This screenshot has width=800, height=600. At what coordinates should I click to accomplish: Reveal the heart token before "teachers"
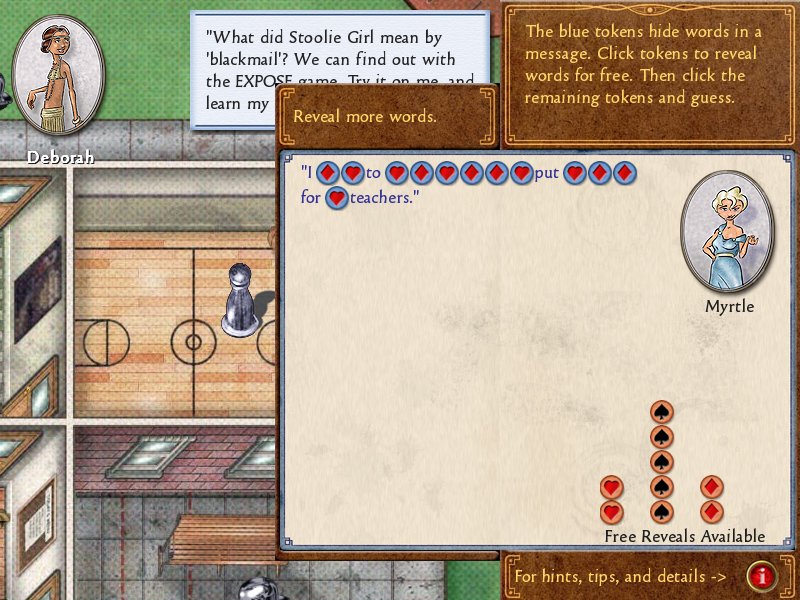tap(337, 198)
